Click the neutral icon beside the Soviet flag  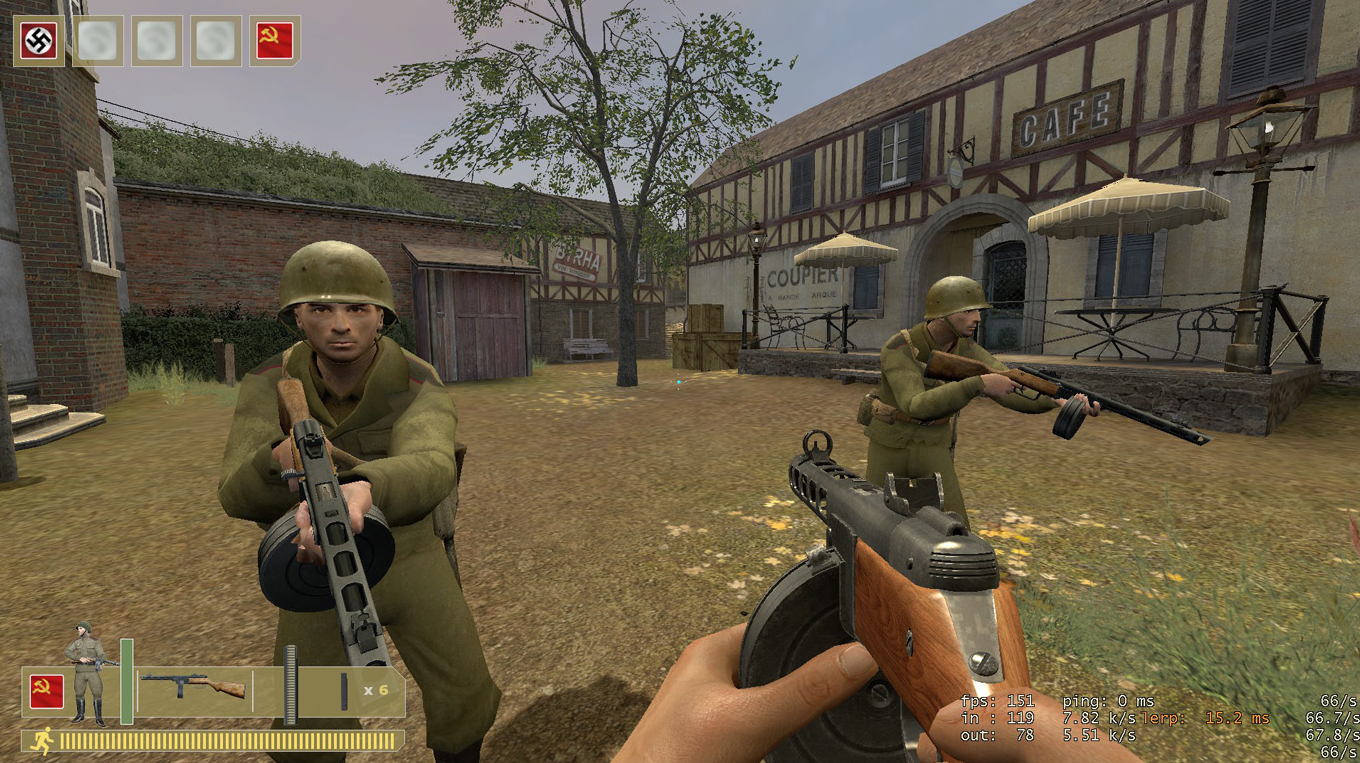pos(217,40)
